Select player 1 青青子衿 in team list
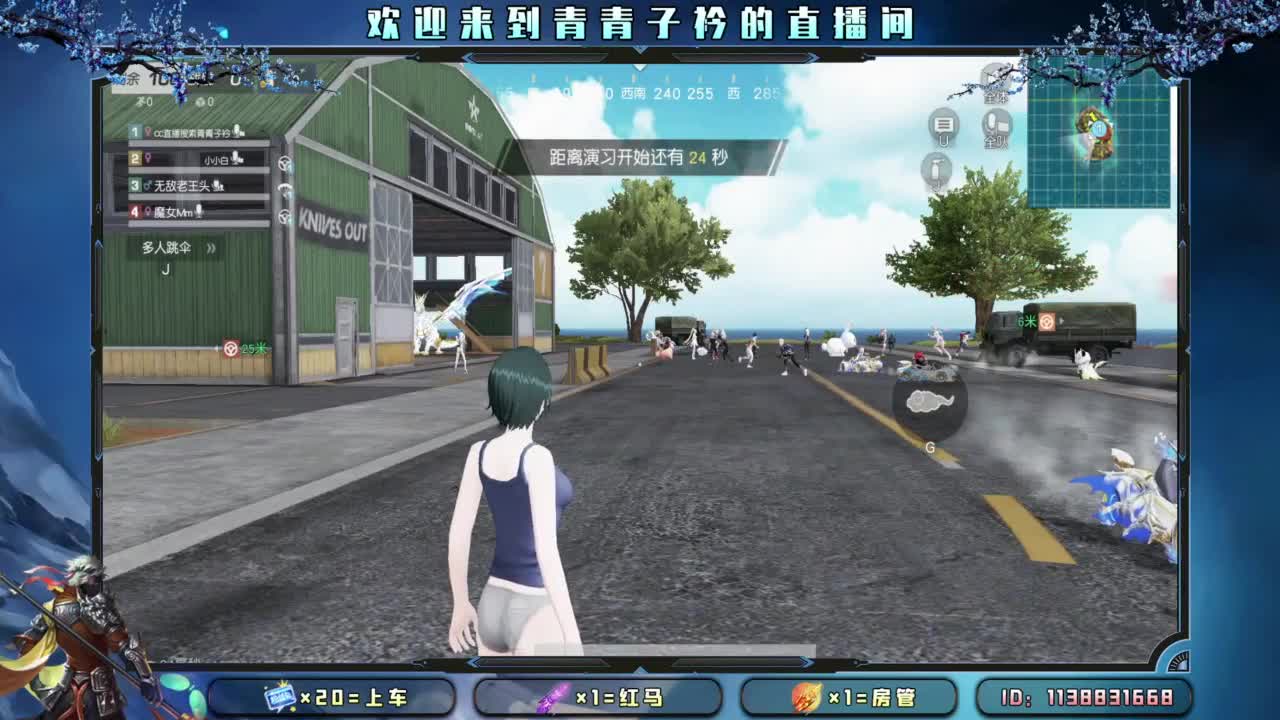This screenshot has width=1280, height=720. click(x=187, y=131)
